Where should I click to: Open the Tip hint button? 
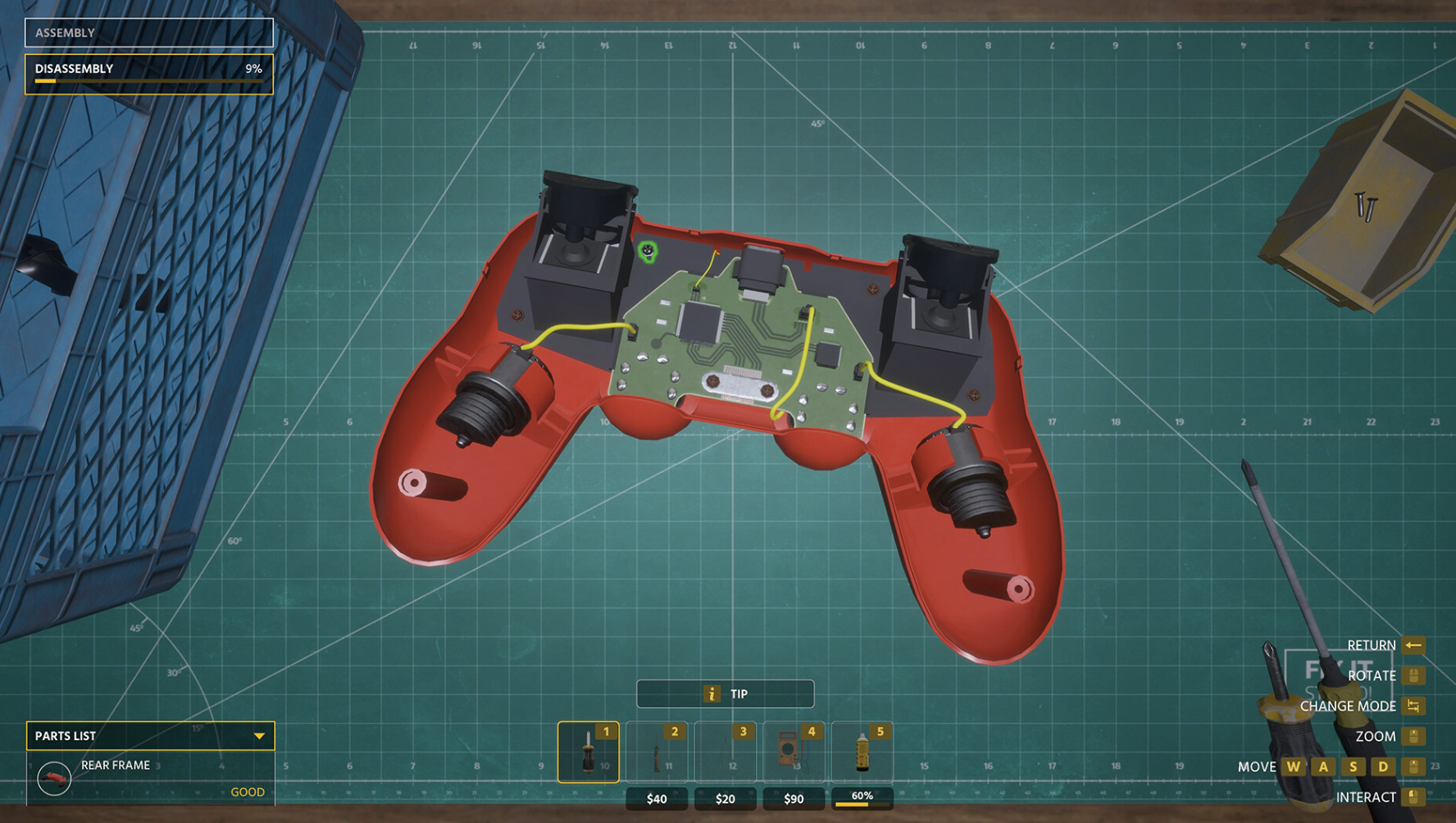(x=725, y=693)
